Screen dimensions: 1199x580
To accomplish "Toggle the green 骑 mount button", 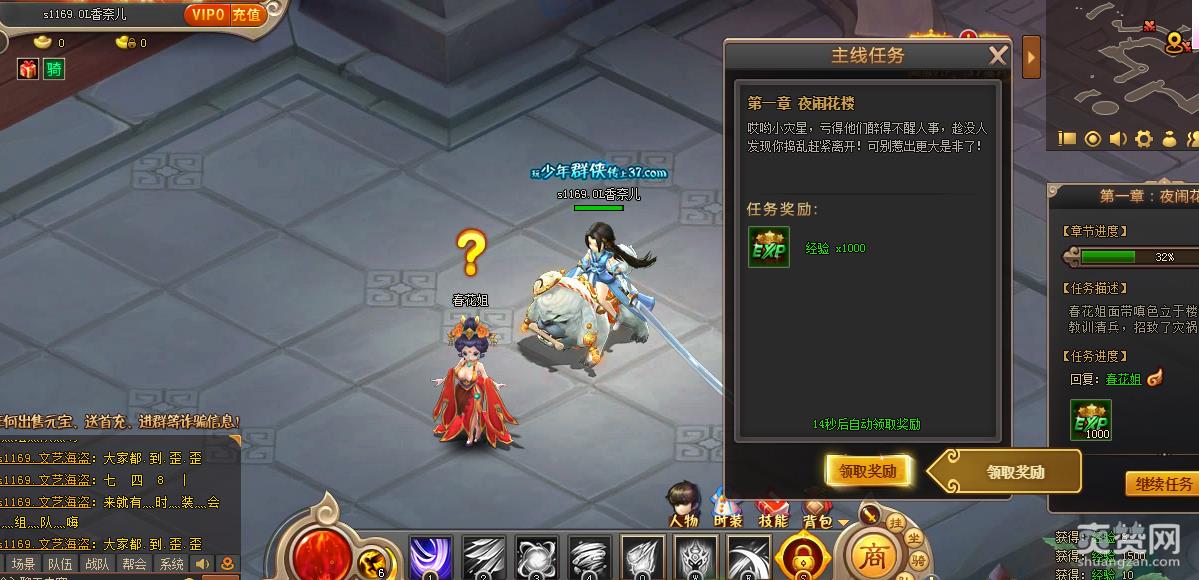I will coord(54,68).
